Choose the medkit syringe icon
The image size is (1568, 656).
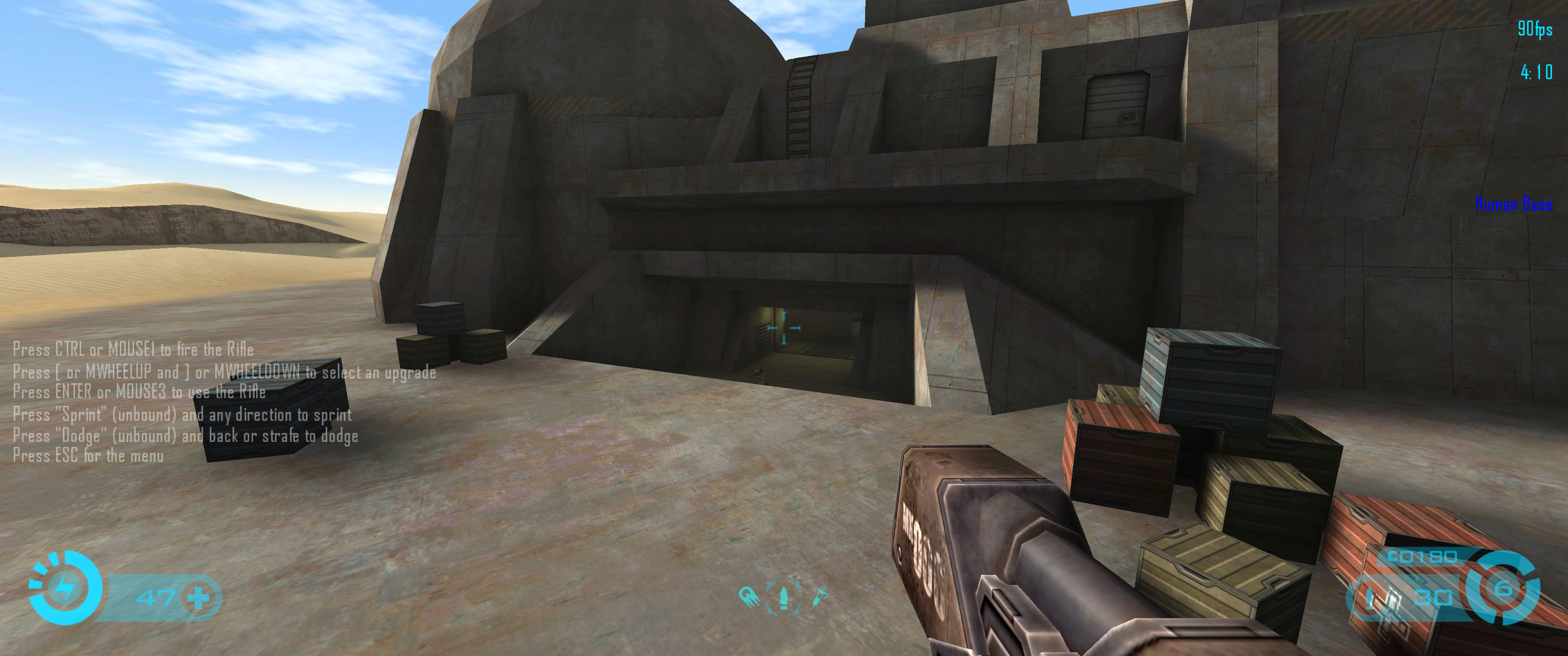click(x=819, y=597)
